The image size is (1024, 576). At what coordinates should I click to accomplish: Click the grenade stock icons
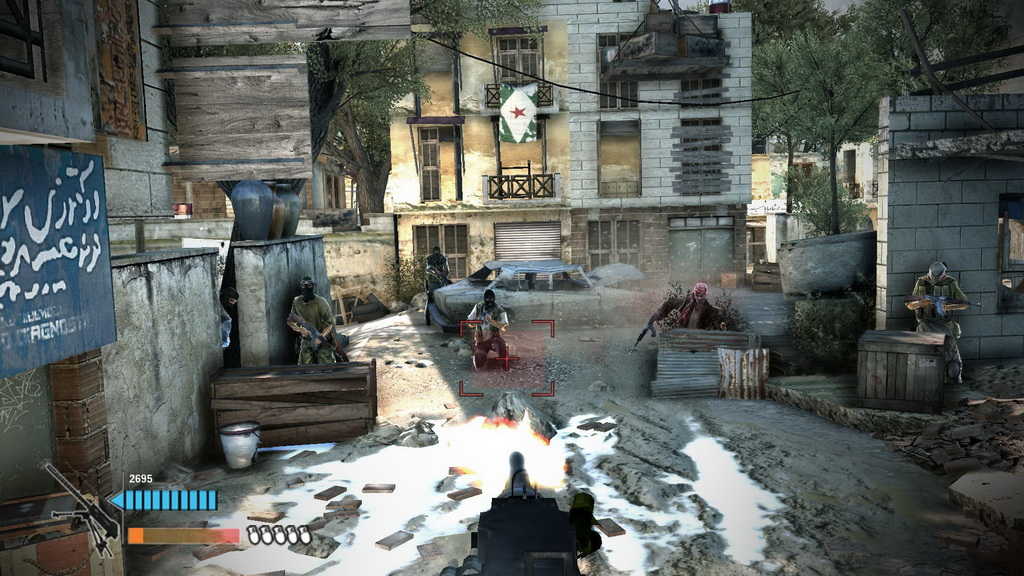pyautogui.click(x=279, y=536)
